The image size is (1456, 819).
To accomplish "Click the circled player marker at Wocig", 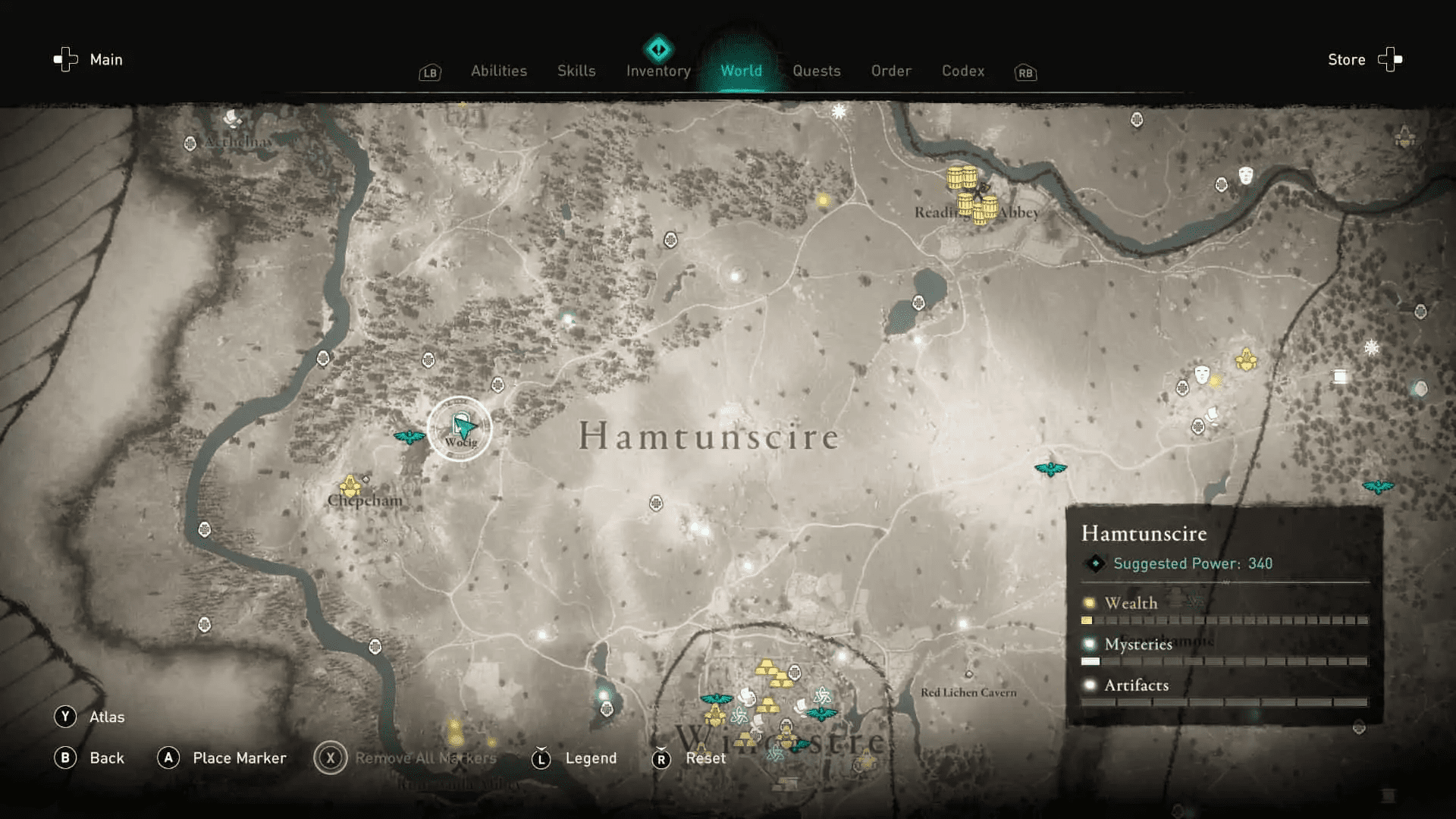I will coord(459,428).
